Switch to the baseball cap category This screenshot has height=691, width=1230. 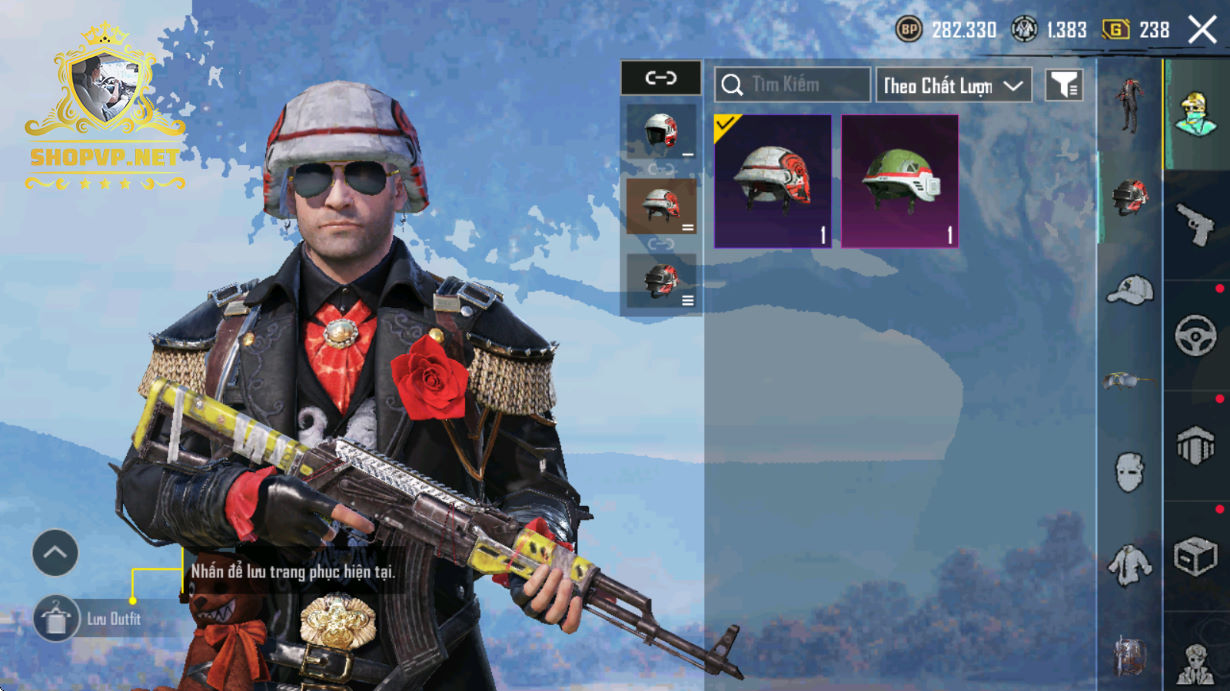(1130, 291)
